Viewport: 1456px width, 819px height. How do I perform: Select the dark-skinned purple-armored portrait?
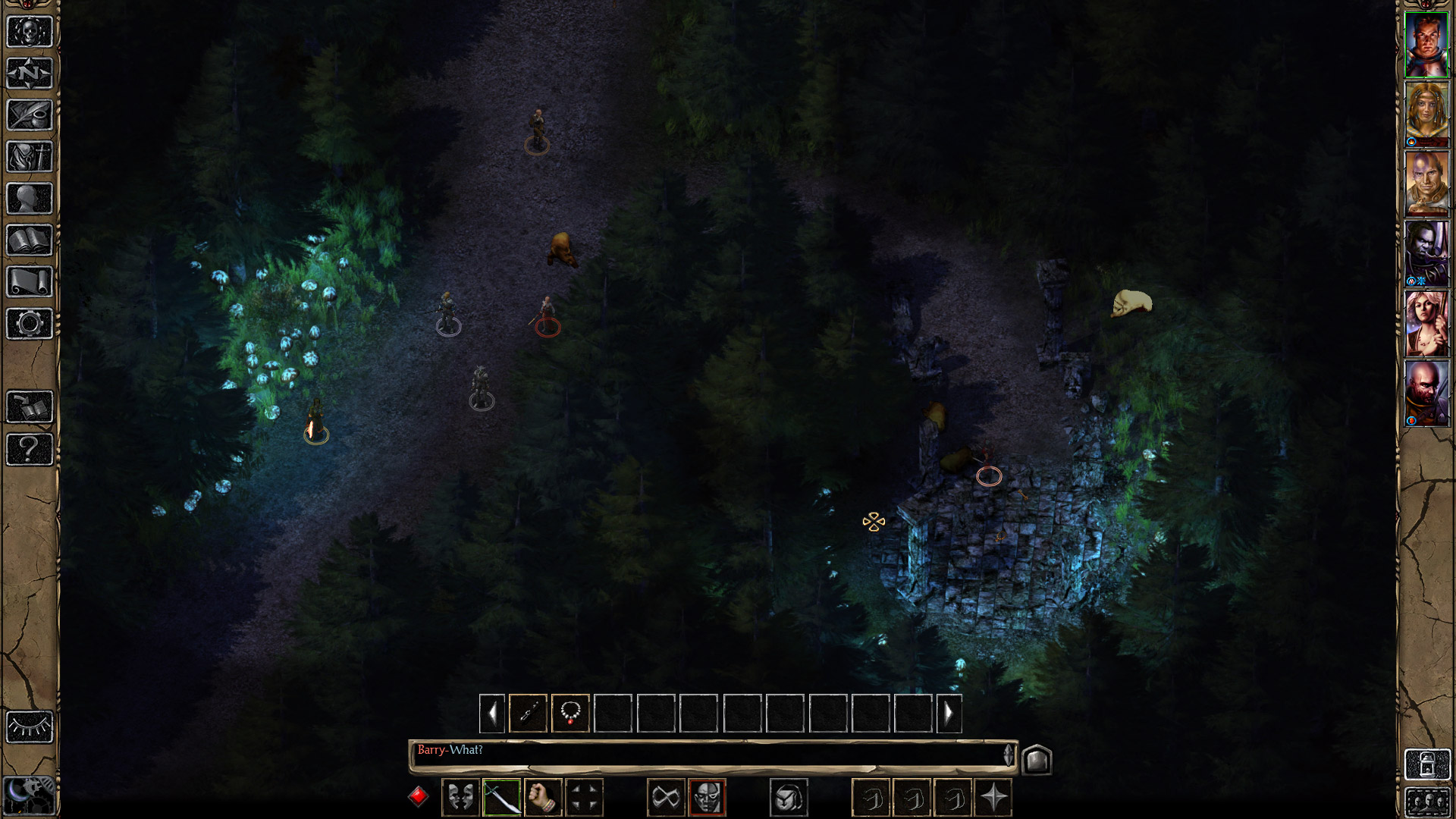click(x=1426, y=254)
